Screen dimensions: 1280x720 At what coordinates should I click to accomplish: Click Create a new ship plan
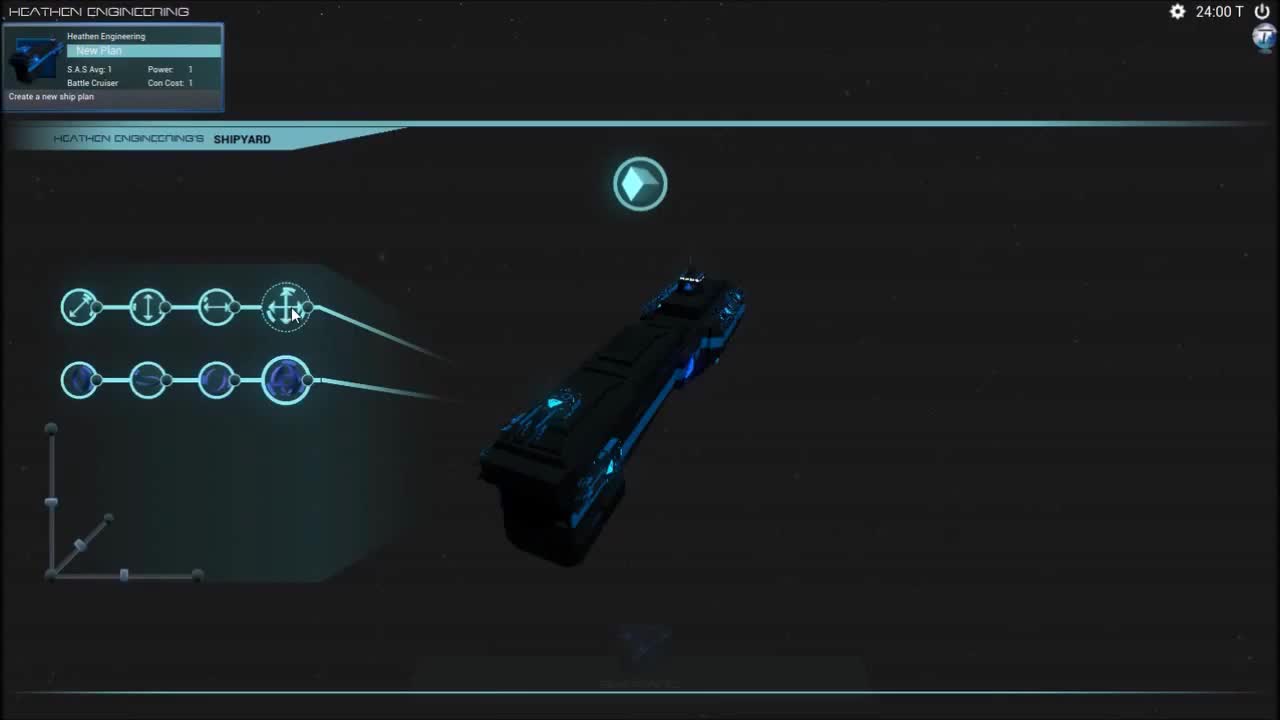point(51,96)
